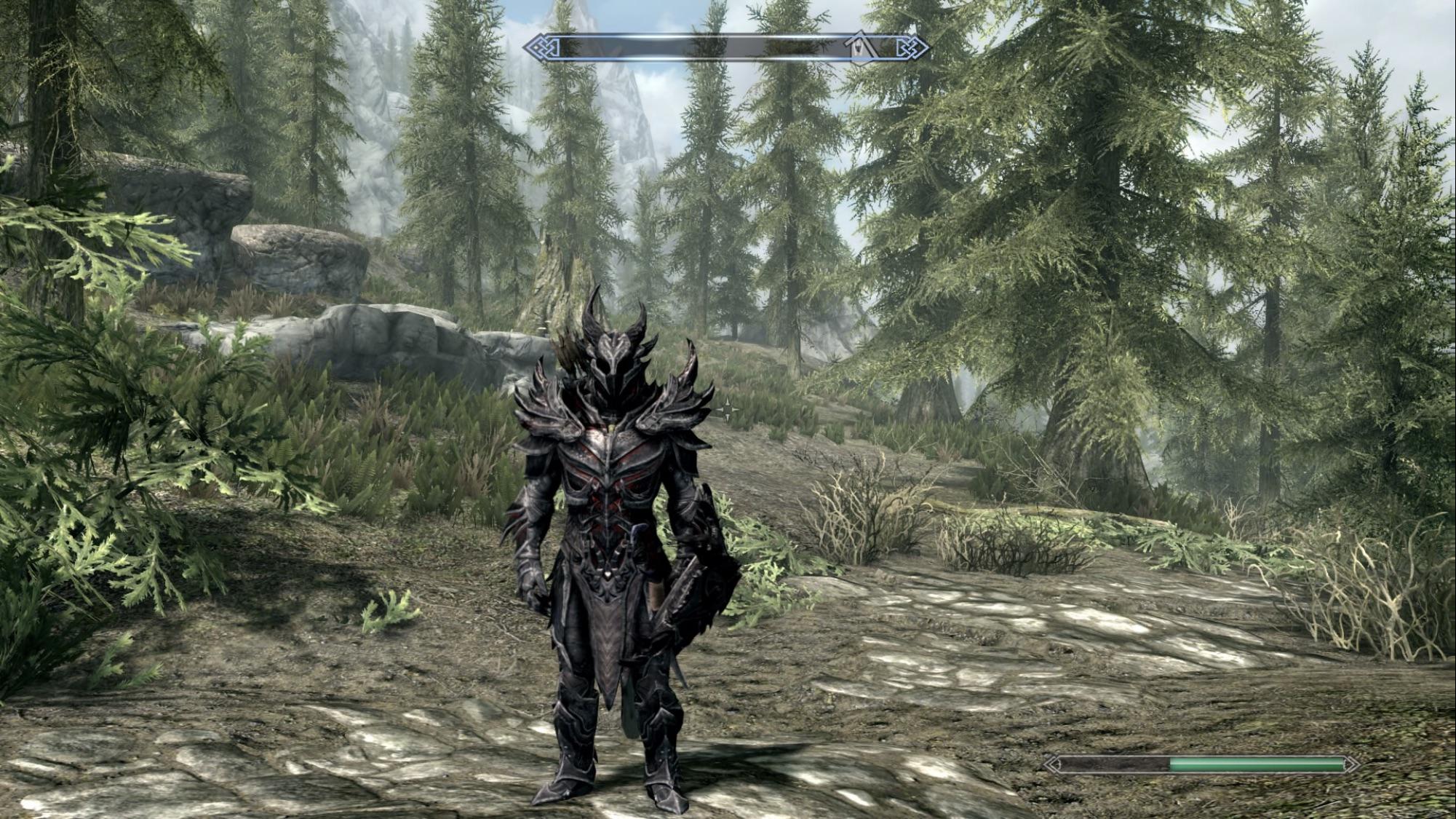Viewport: 1456px width, 819px height.
Task: Click the compass bar
Action: point(699,49)
